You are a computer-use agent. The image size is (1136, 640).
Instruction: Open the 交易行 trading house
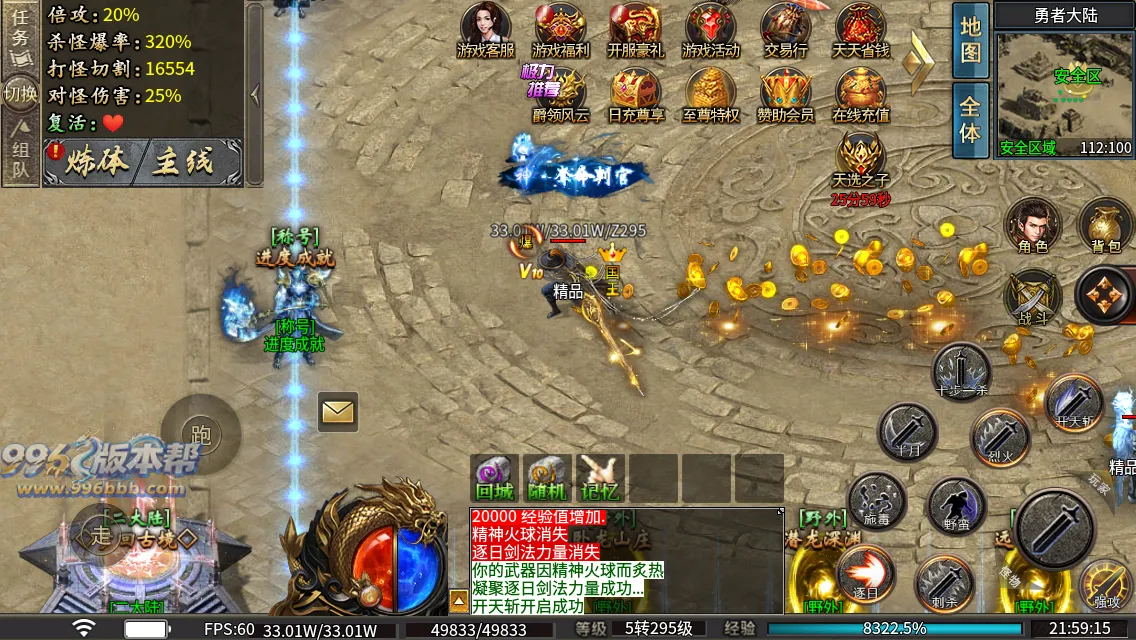point(786,29)
